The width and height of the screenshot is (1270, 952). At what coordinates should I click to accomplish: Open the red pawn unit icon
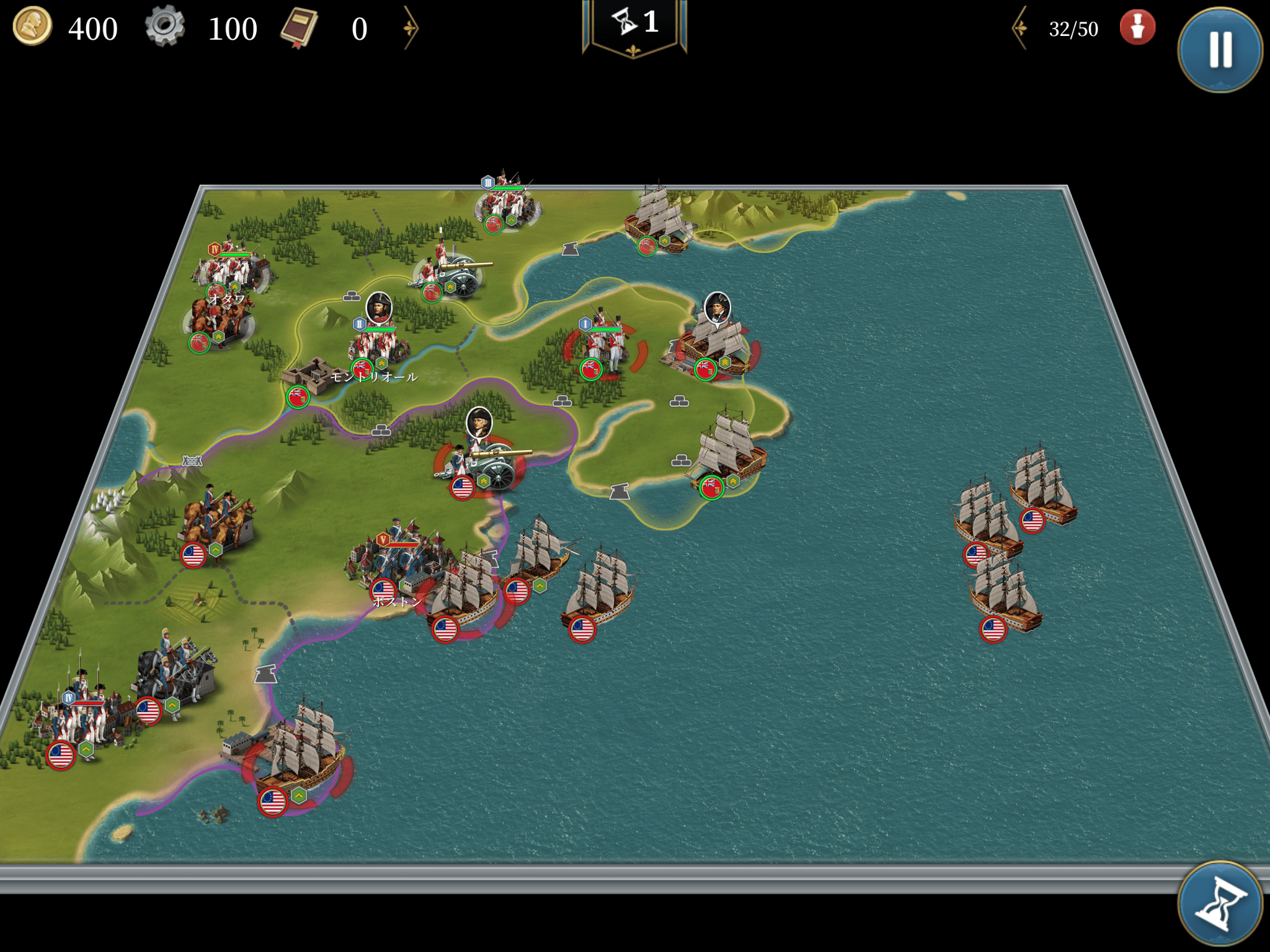point(1137,28)
